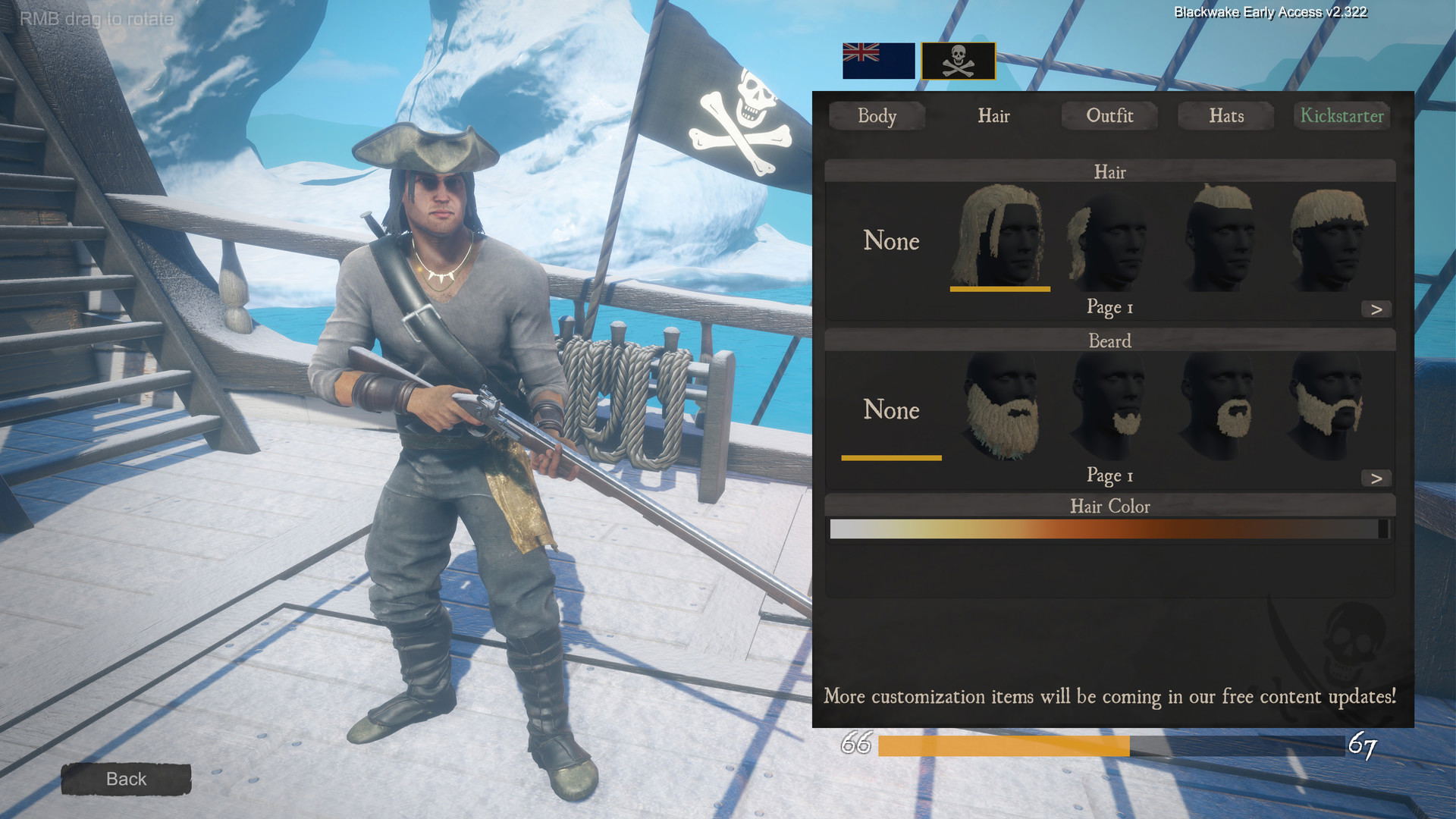Open the Hats tab
This screenshot has width=1456, height=819.
tap(1226, 116)
